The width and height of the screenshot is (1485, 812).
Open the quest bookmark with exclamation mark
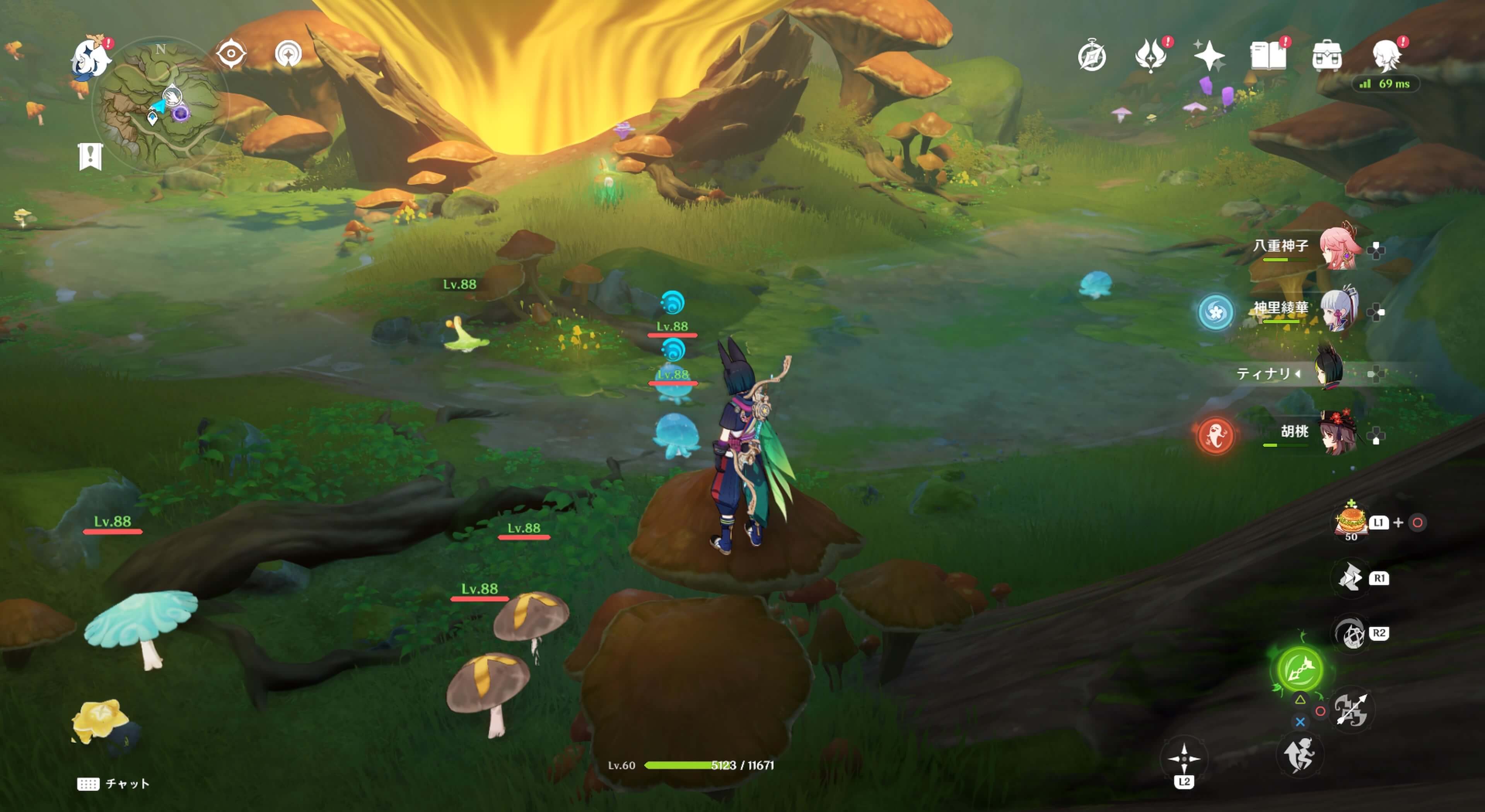90,156
